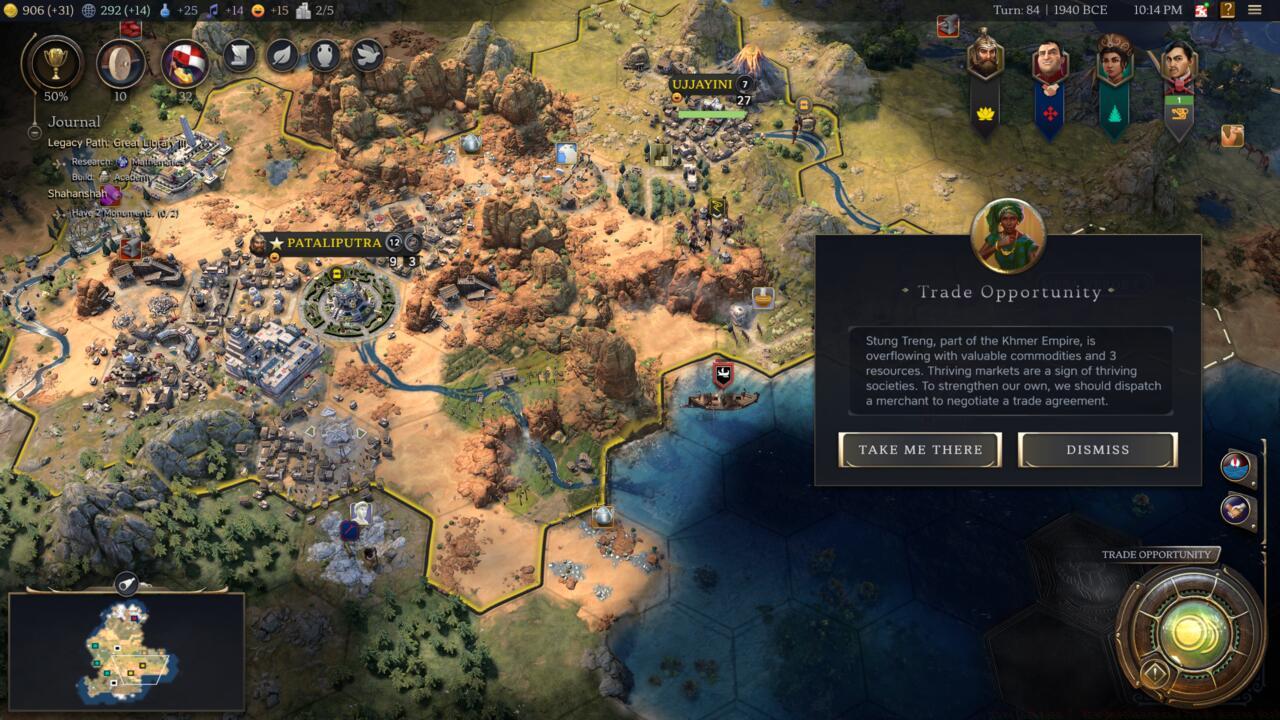
Task: Open the hamburger main menu
Action: point(1255,11)
